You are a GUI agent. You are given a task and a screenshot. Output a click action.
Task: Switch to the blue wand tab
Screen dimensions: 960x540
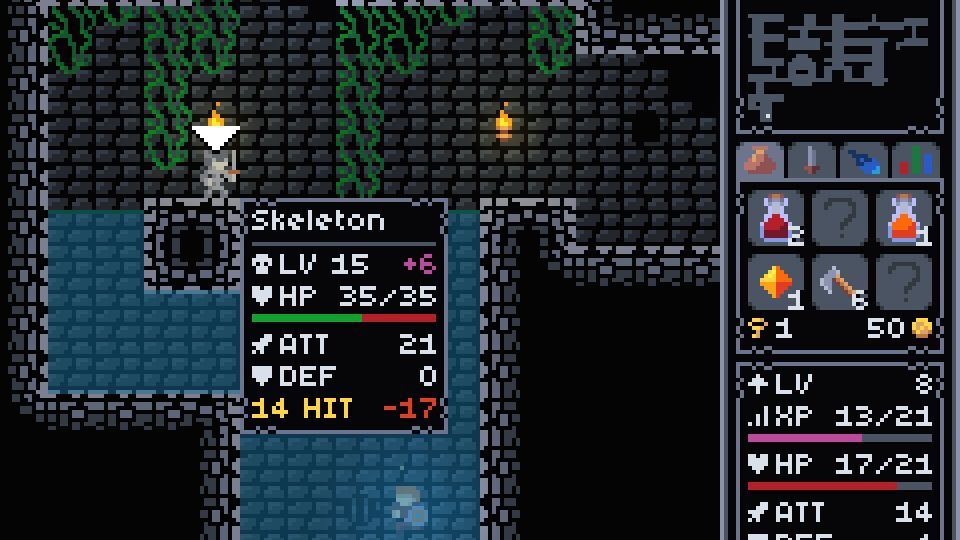pyautogui.click(x=864, y=160)
